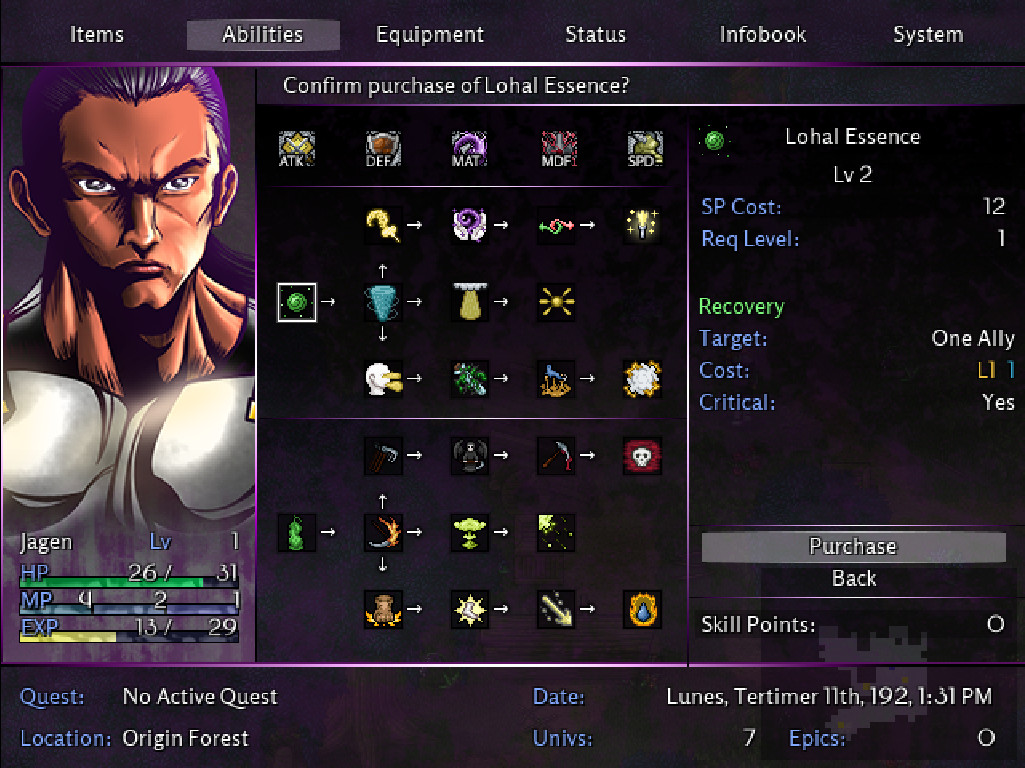Select the green Lohal Essence skill node

297,301
